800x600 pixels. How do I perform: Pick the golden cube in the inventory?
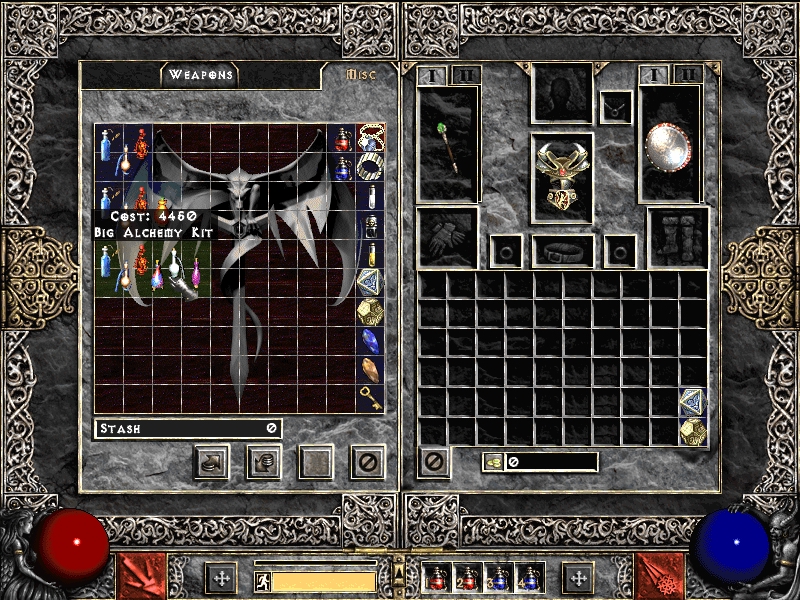tap(693, 431)
